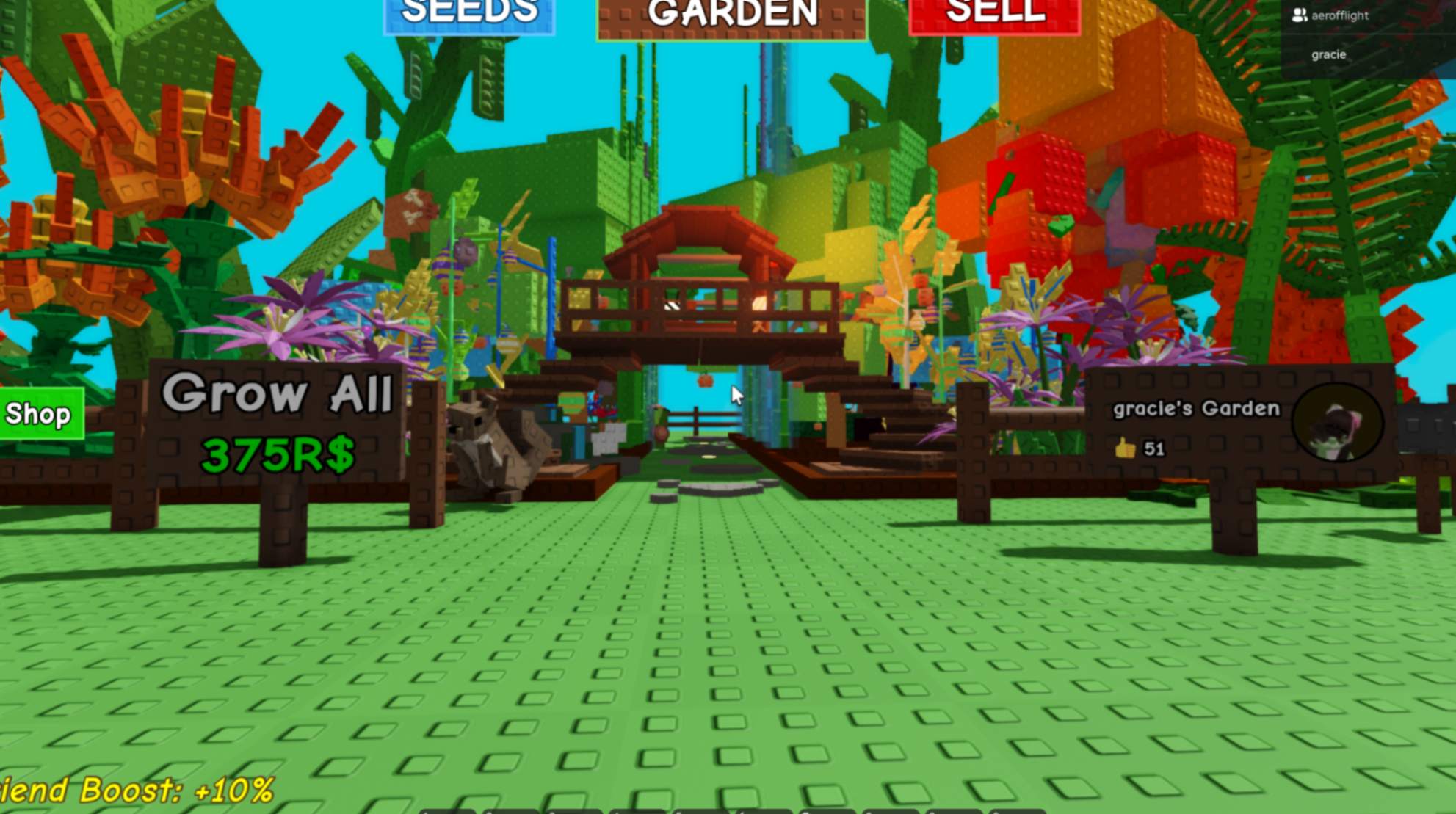Expand the gracie leaderboard entry

point(1329,54)
